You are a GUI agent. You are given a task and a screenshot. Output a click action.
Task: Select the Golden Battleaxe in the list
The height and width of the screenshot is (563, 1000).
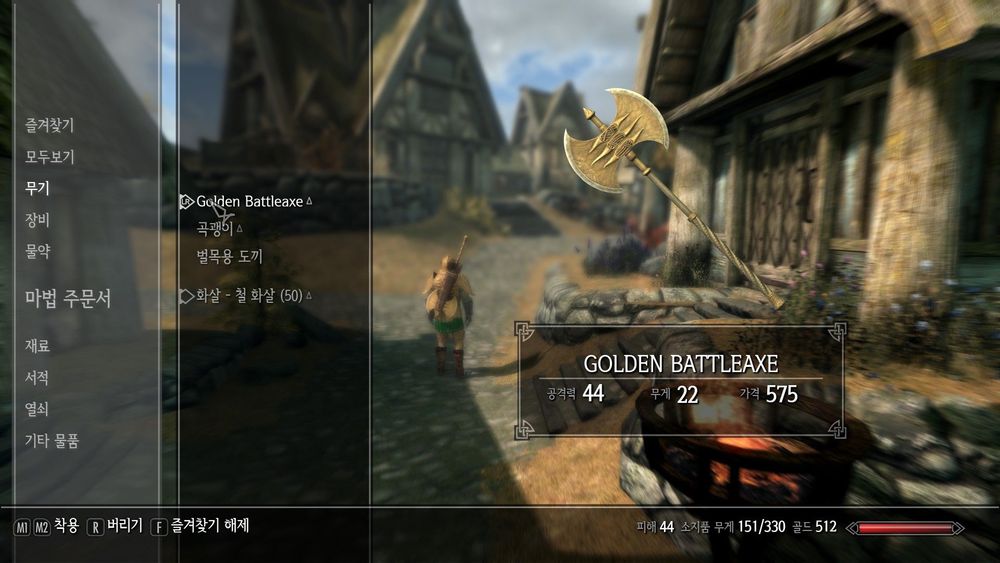point(249,201)
